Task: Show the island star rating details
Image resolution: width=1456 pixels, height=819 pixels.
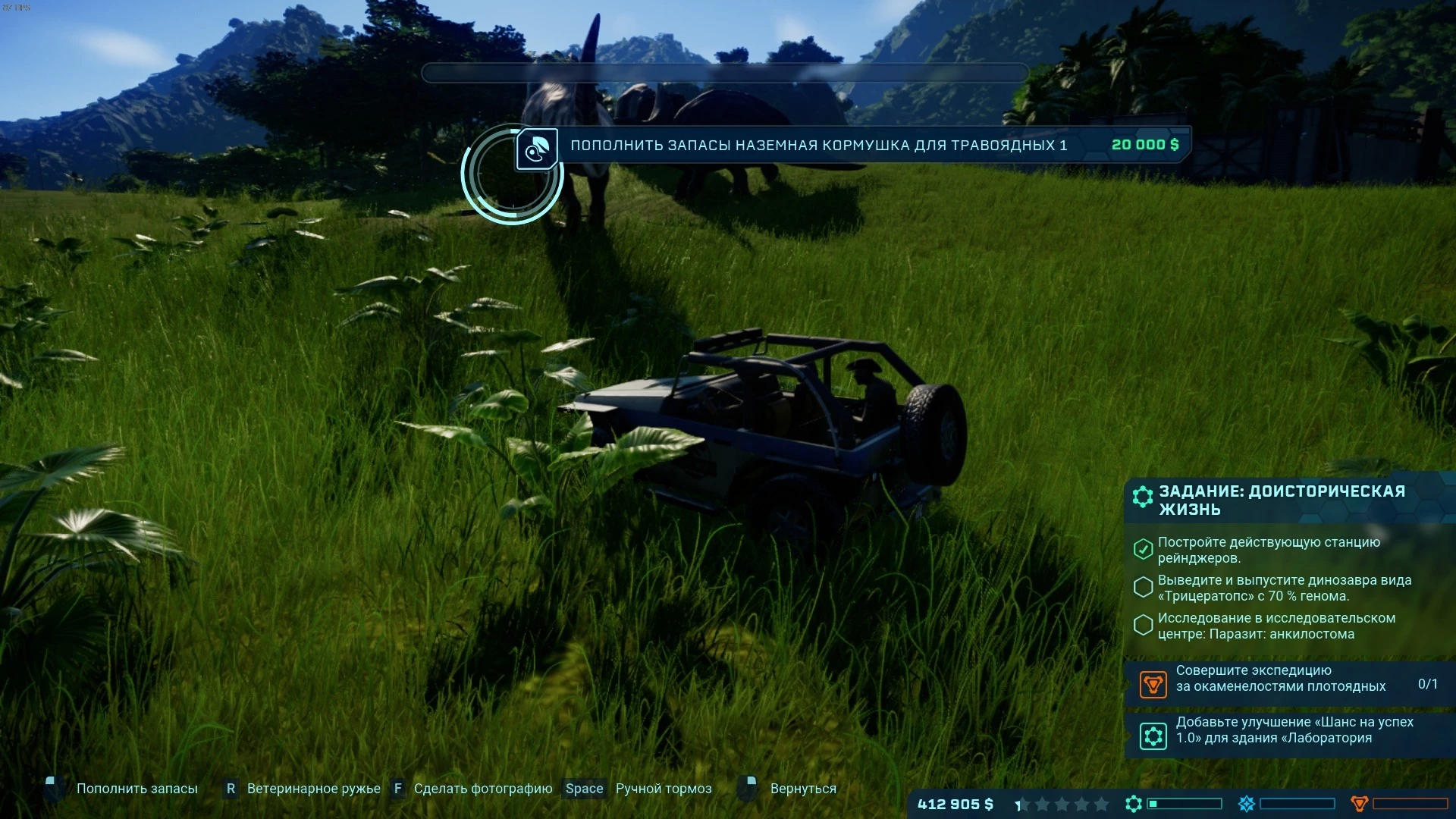Action: [x=1062, y=805]
